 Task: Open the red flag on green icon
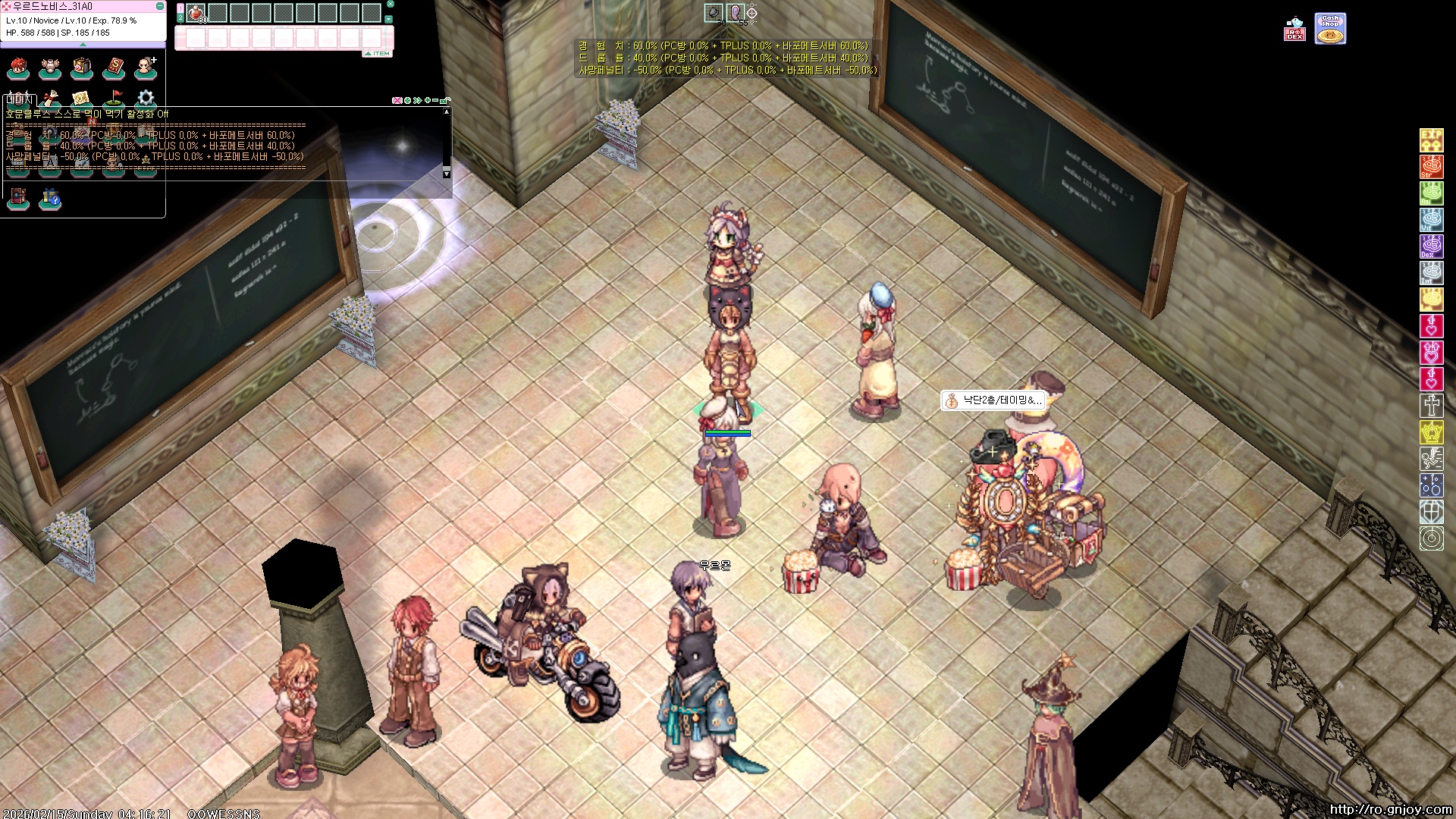(114, 98)
